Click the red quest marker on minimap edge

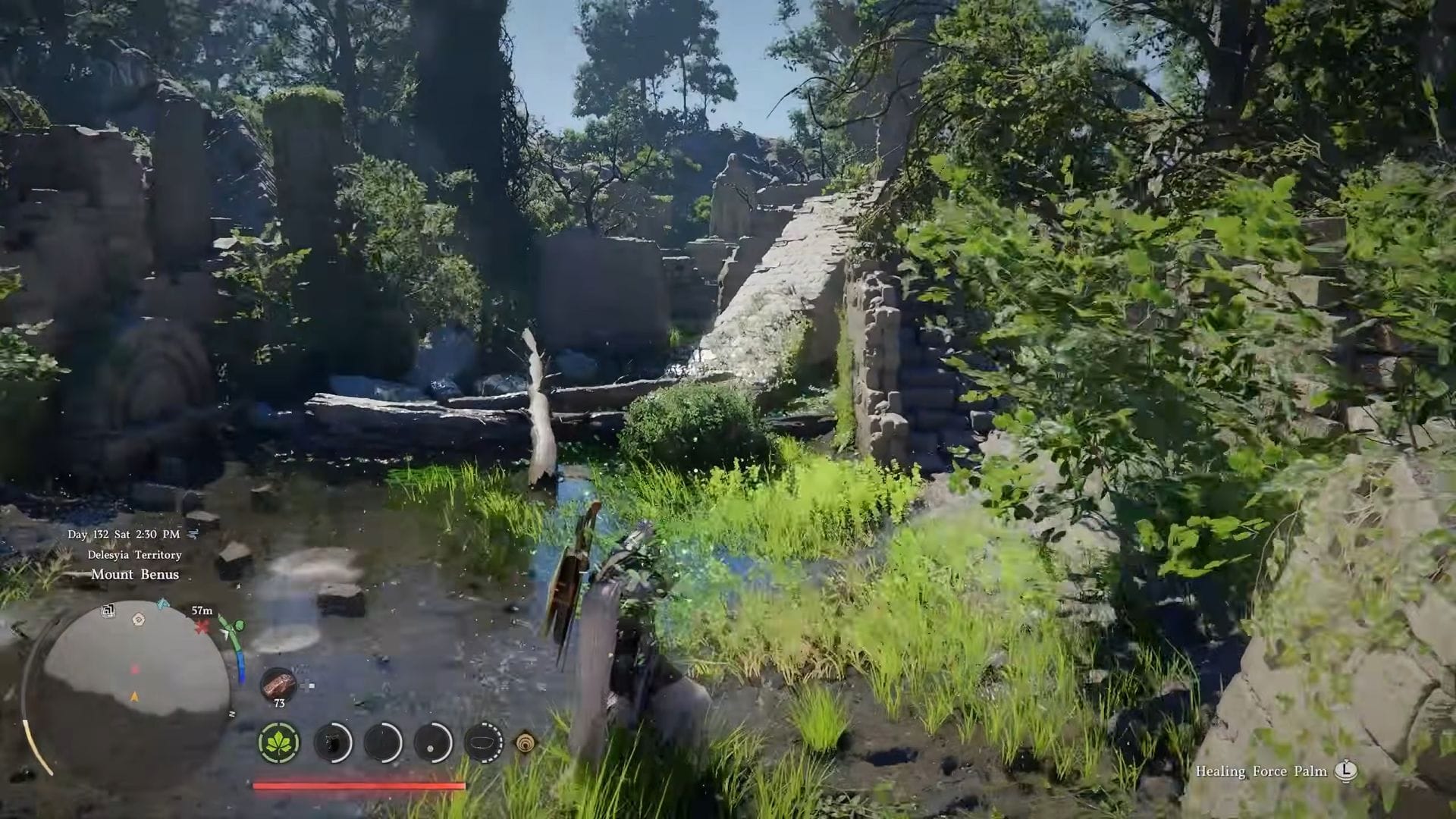(x=202, y=627)
